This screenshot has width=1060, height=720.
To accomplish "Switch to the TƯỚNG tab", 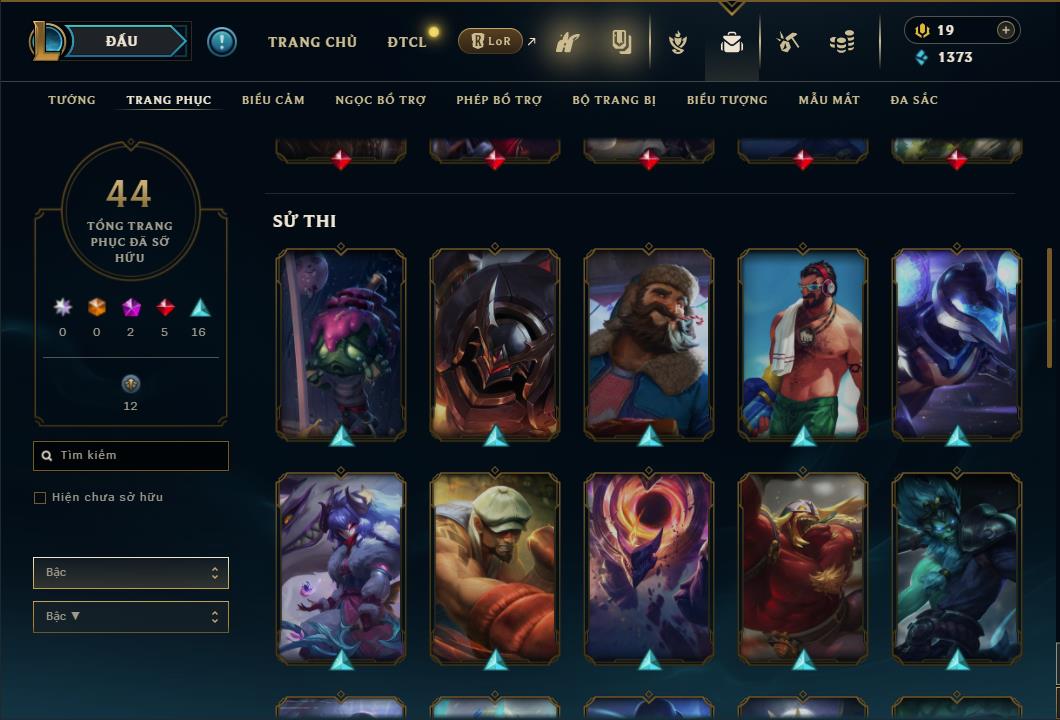I will (x=72, y=100).
